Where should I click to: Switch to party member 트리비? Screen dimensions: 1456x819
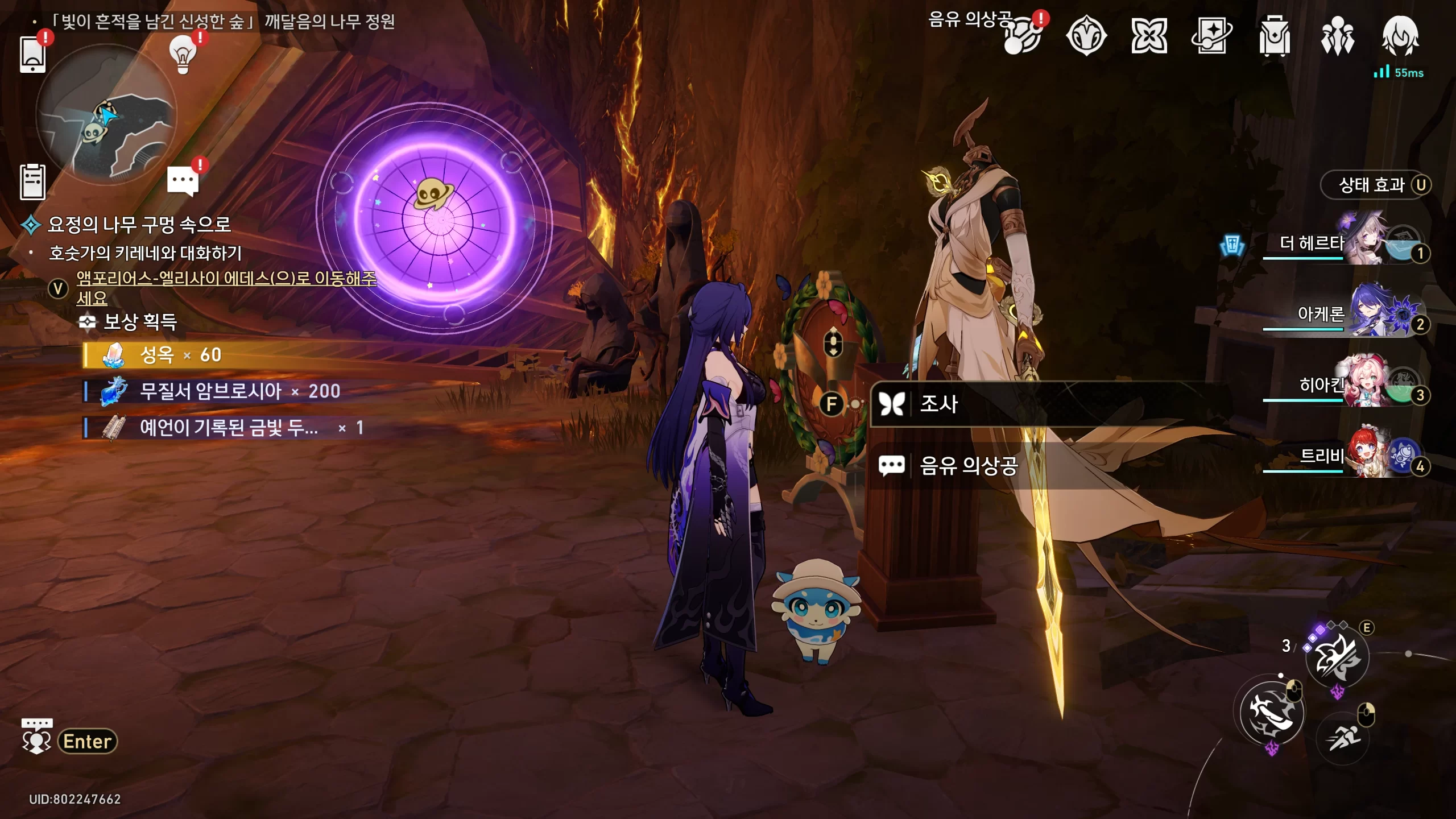click(1365, 457)
